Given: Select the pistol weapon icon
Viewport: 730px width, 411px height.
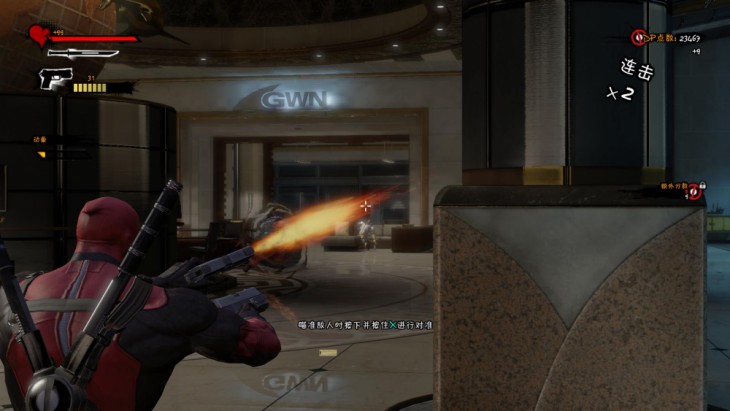Looking at the screenshot, I should tap(53, 77).
